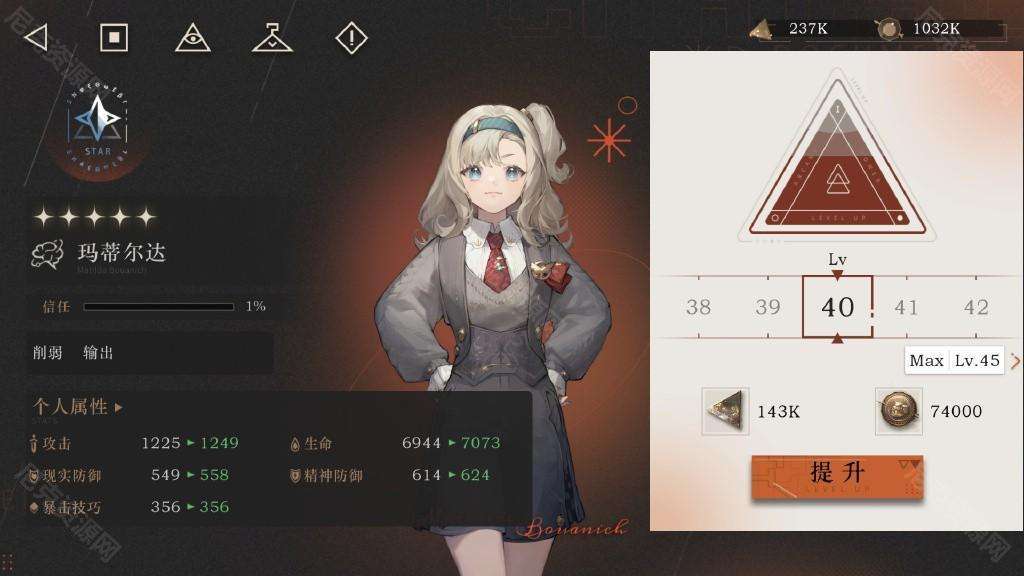Set level to Max Lv.45
Viewport: 1024px width, 576px height.
click(x=955, y=361)
